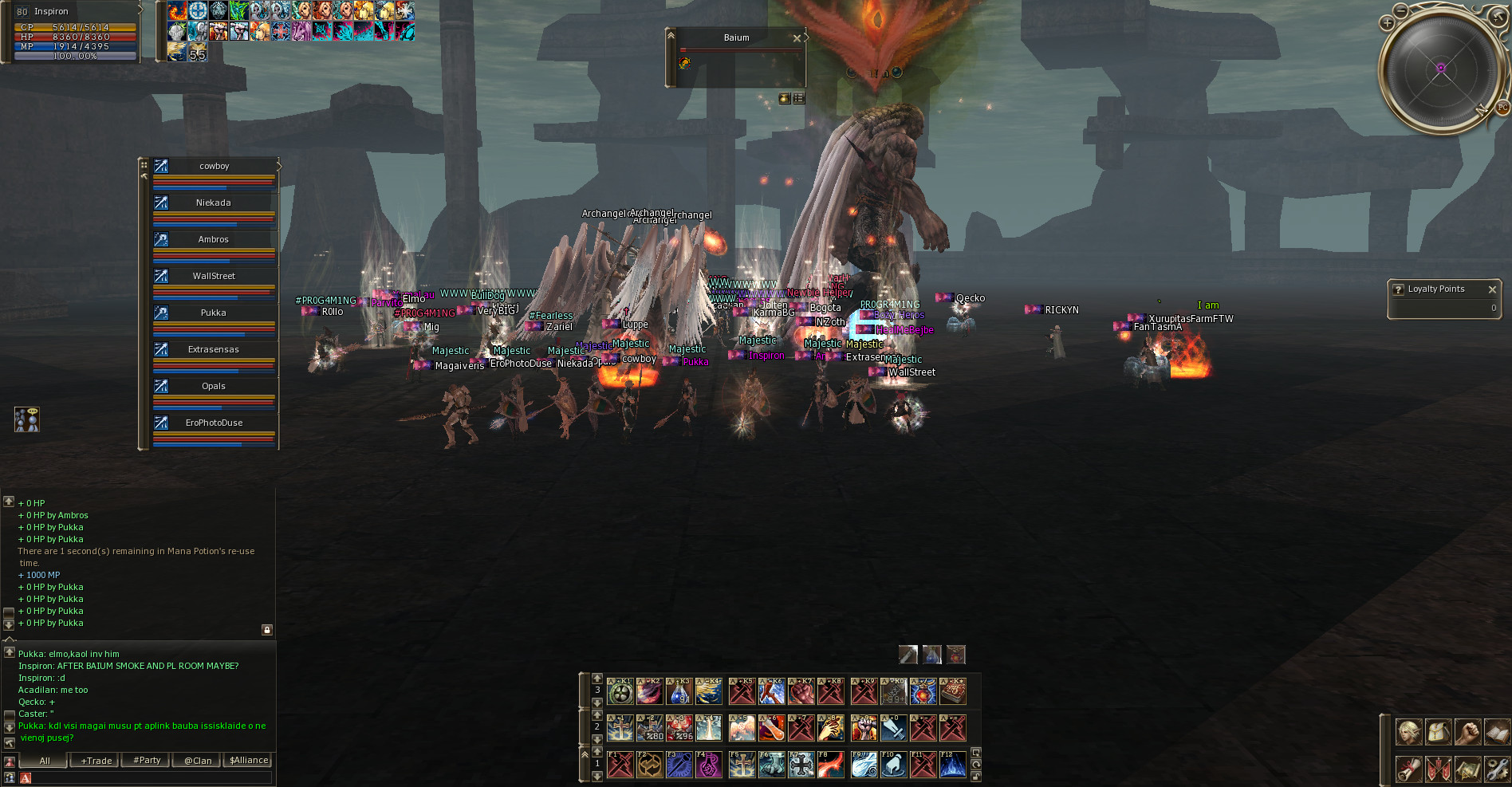Show the $Alliance chat tab
1512x787 pixels.
pos(249,761)
